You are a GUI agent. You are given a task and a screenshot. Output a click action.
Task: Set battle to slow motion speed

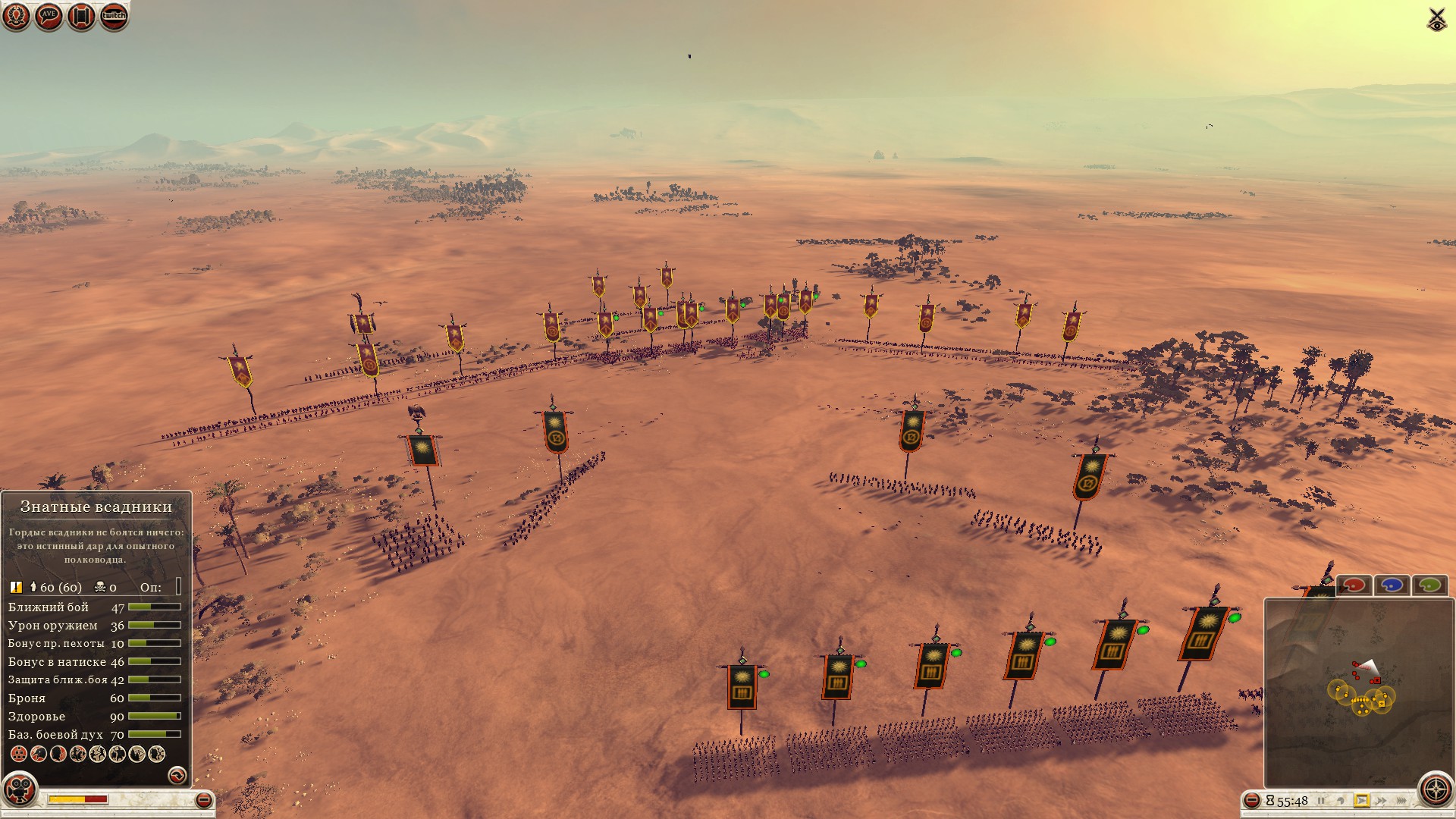click(1341, 801)
